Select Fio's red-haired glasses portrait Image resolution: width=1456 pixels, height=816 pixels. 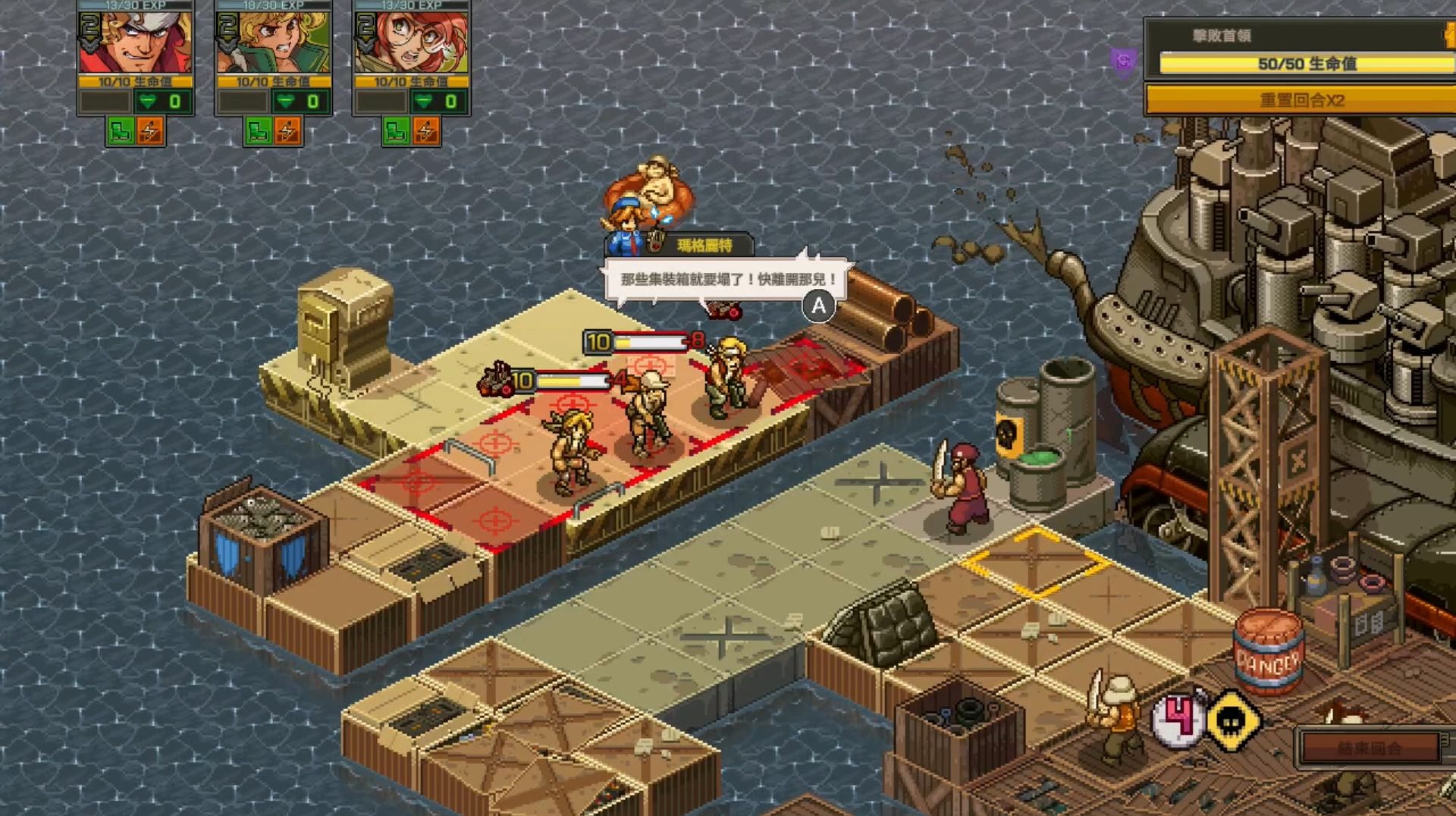411,42
